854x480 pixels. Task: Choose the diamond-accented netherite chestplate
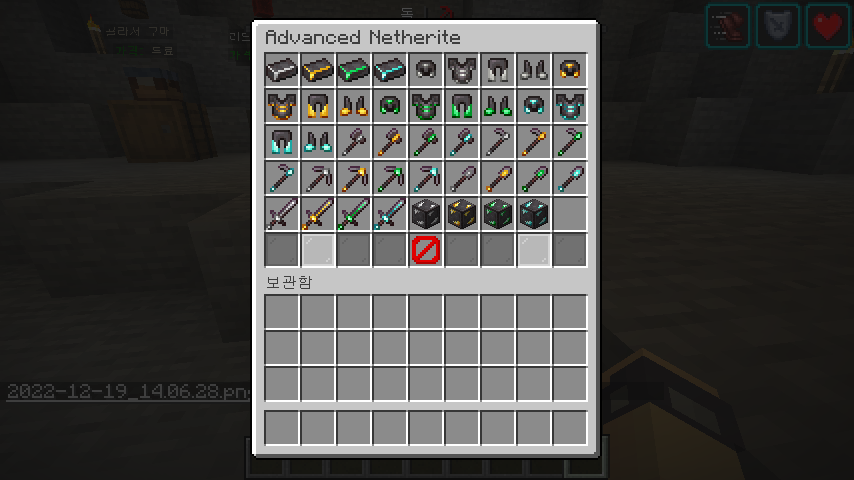point(570,106)
